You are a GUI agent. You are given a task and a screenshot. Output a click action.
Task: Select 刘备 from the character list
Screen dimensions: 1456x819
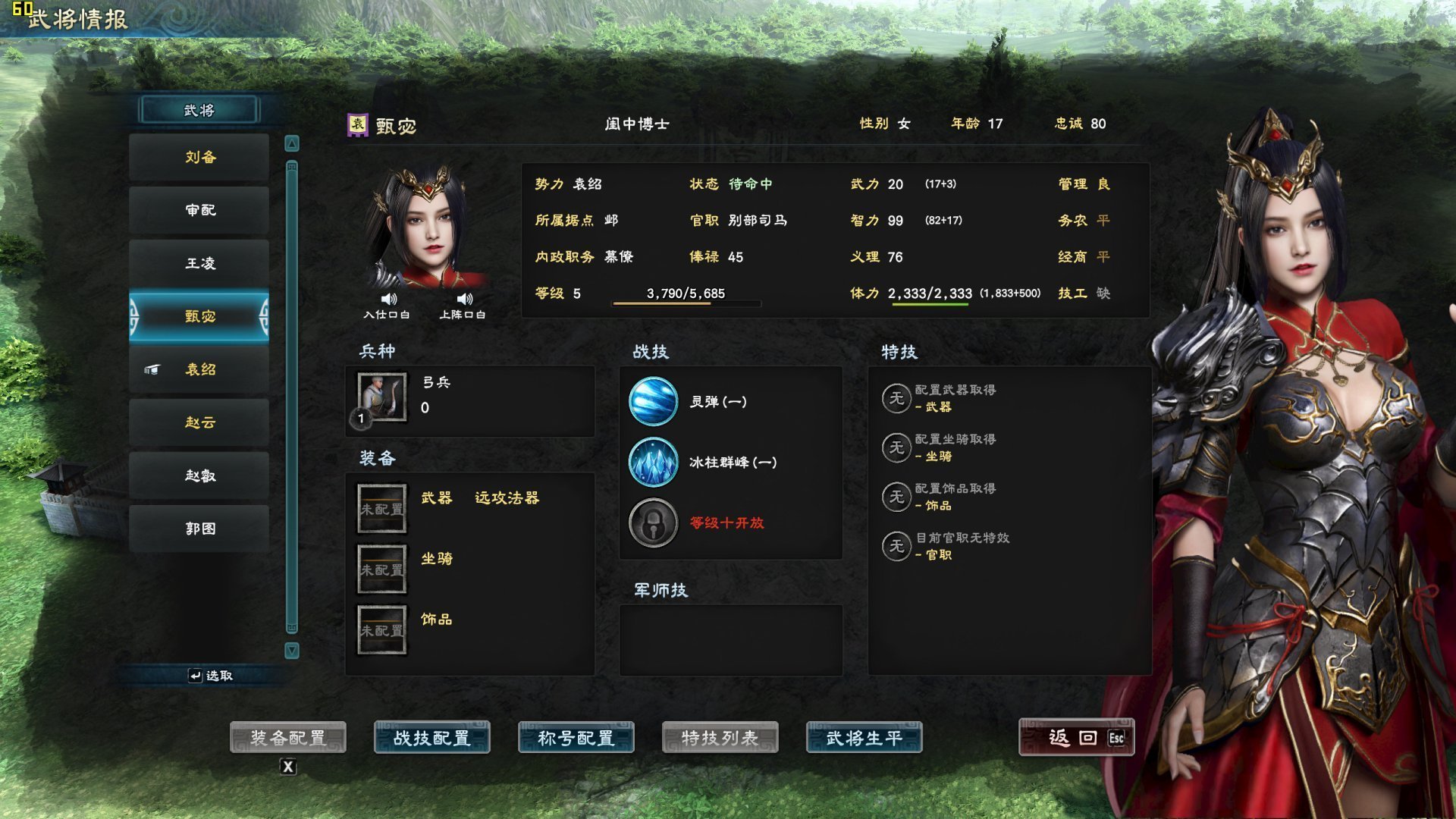coord(199,157)
